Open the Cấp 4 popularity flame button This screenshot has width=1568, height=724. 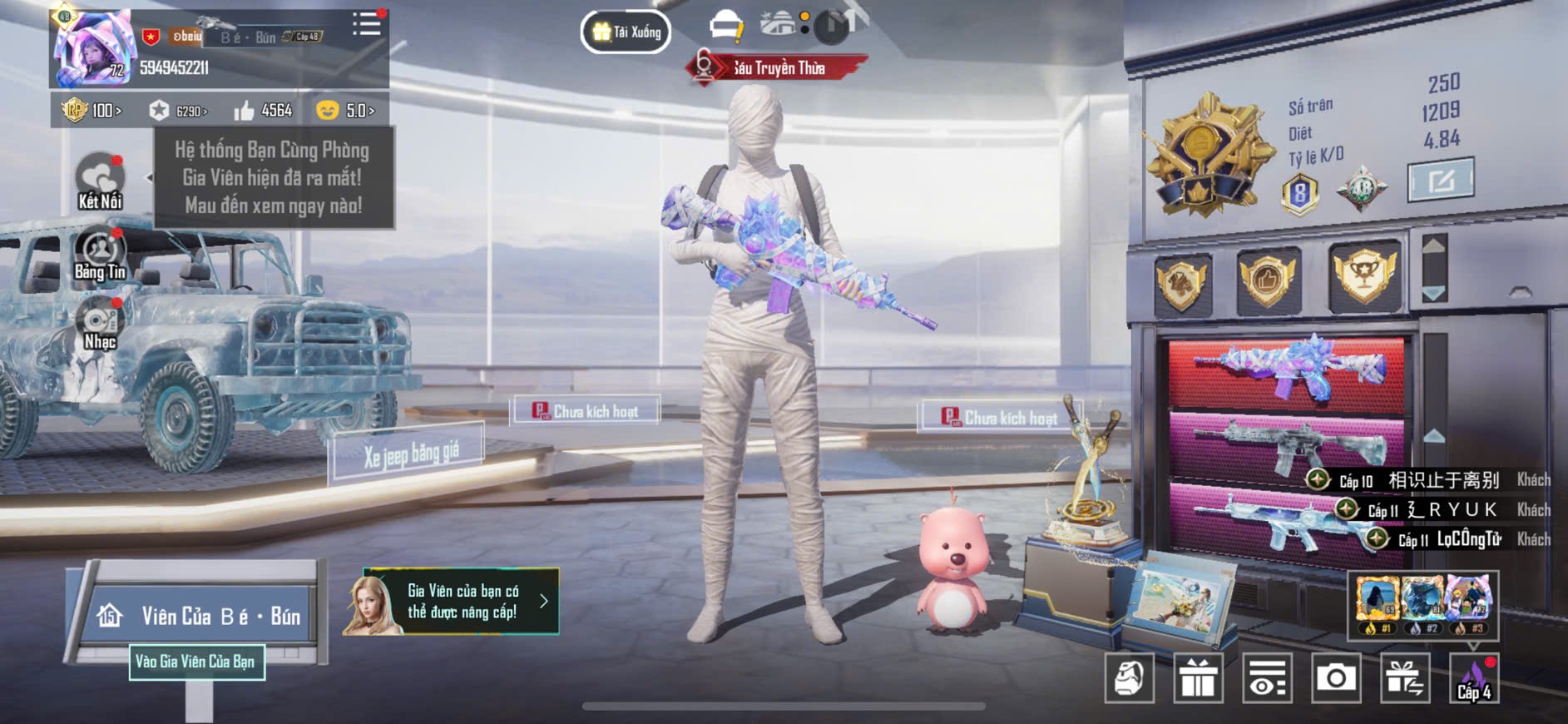point(1474,678)
